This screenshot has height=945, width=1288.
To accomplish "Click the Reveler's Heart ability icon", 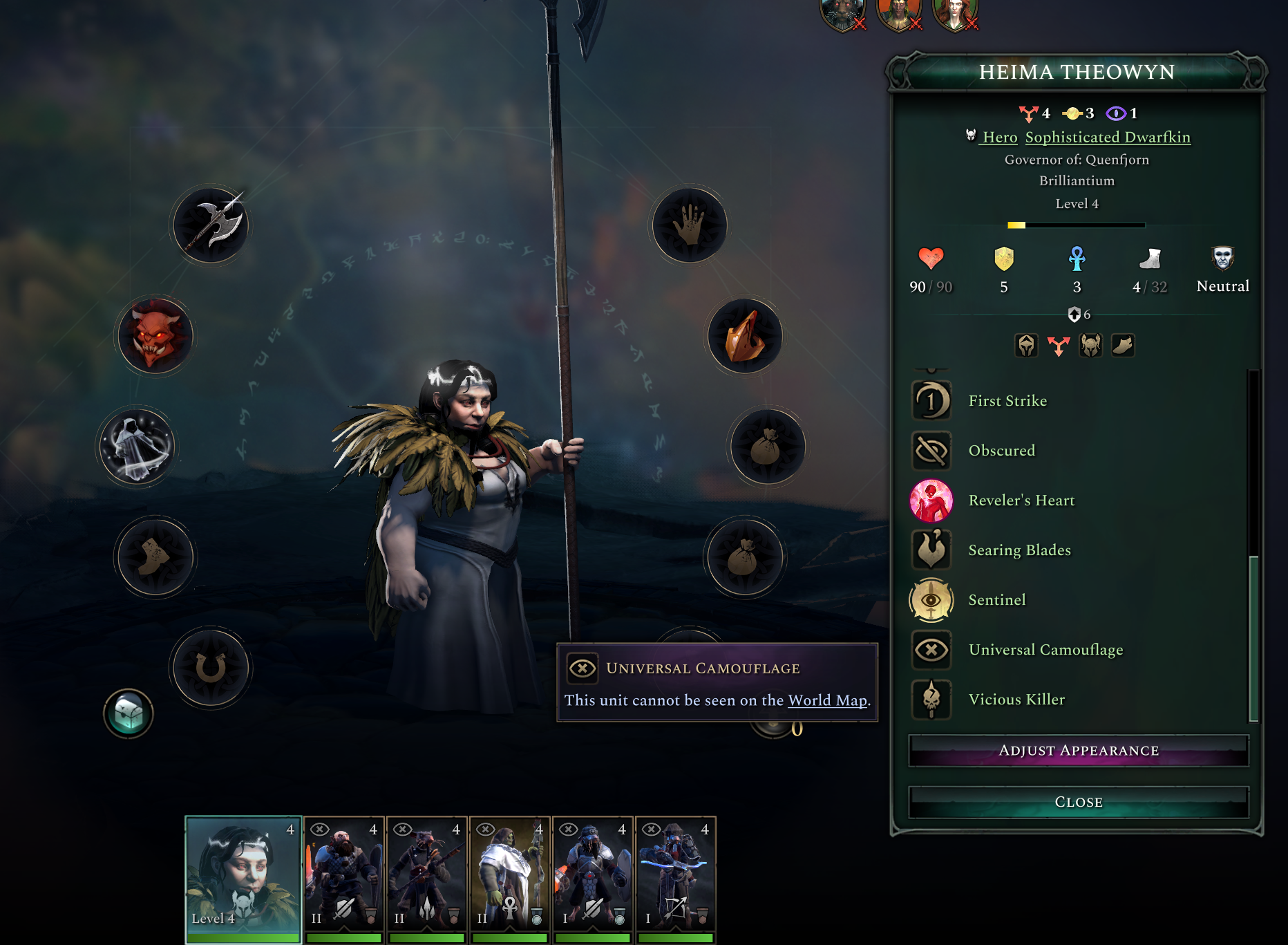I will tap(931, 500).
